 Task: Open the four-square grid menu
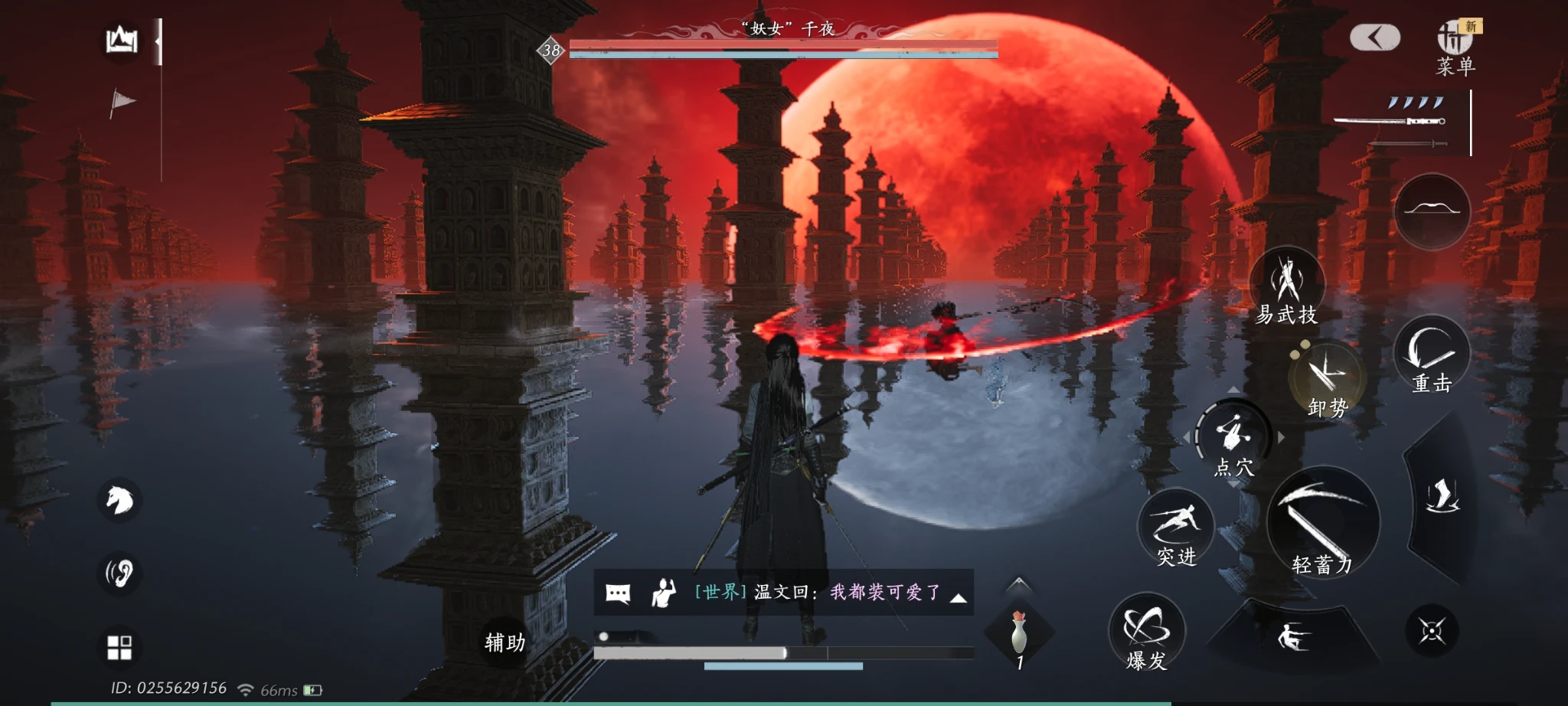click(119, 647)
